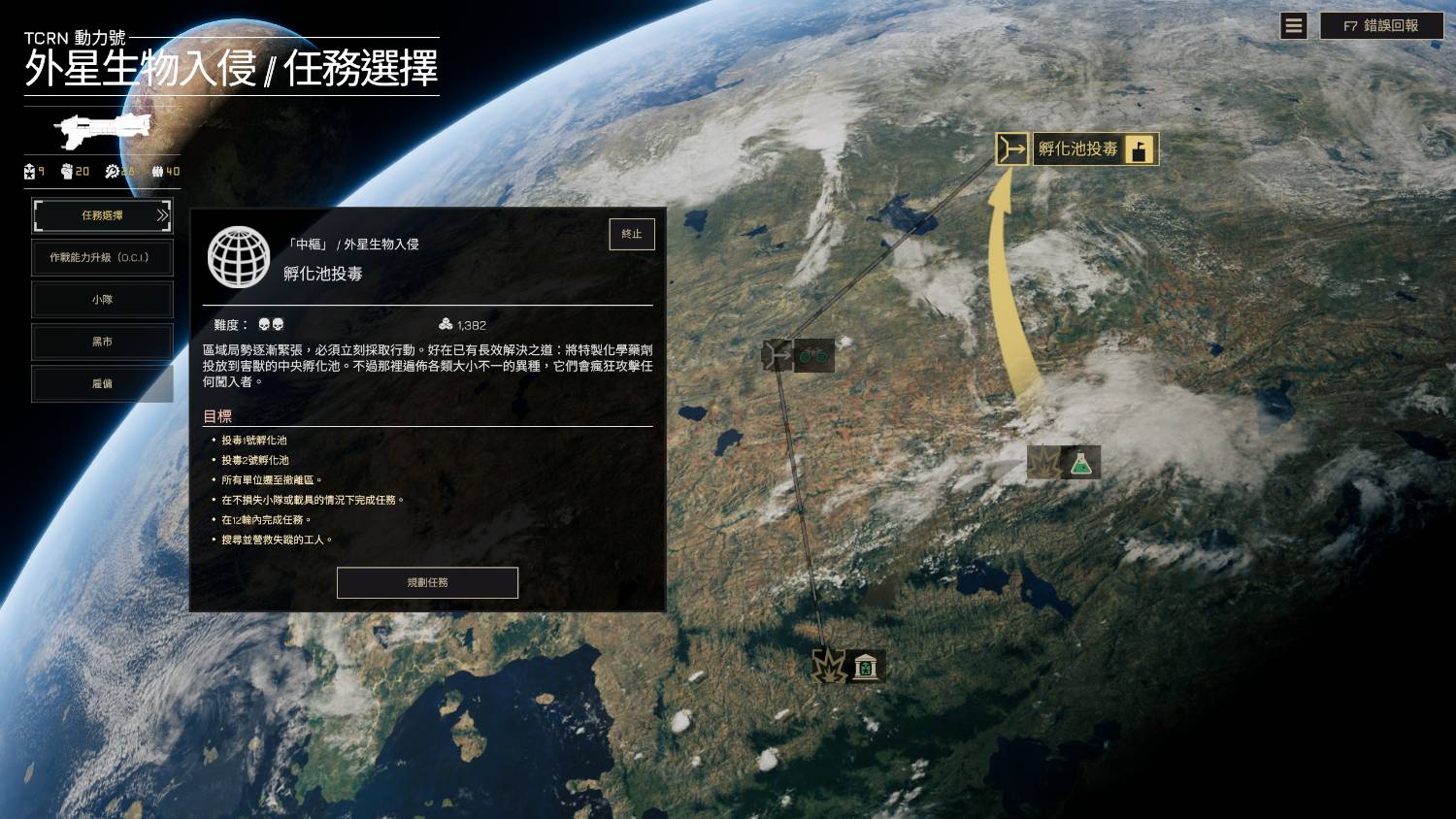Click the 終止 abort button
The width and height of the screenshot is (1456, 819).
coord(632,234)
